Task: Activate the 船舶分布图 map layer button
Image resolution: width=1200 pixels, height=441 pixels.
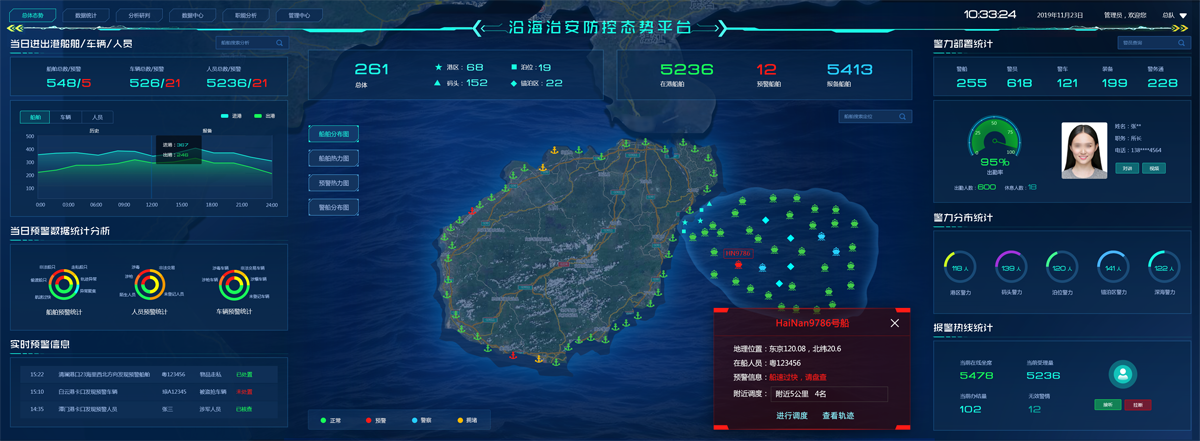Action: click(x=333, y=134)
